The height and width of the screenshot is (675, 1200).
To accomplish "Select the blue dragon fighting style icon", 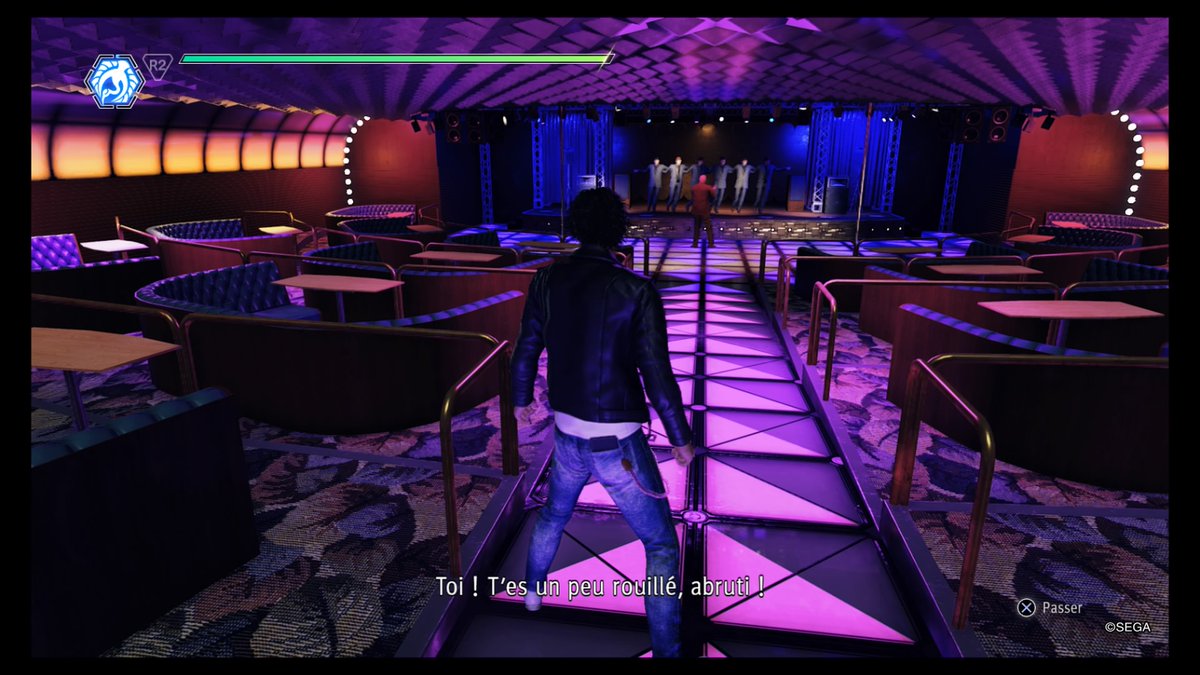I will click(115, 81).
